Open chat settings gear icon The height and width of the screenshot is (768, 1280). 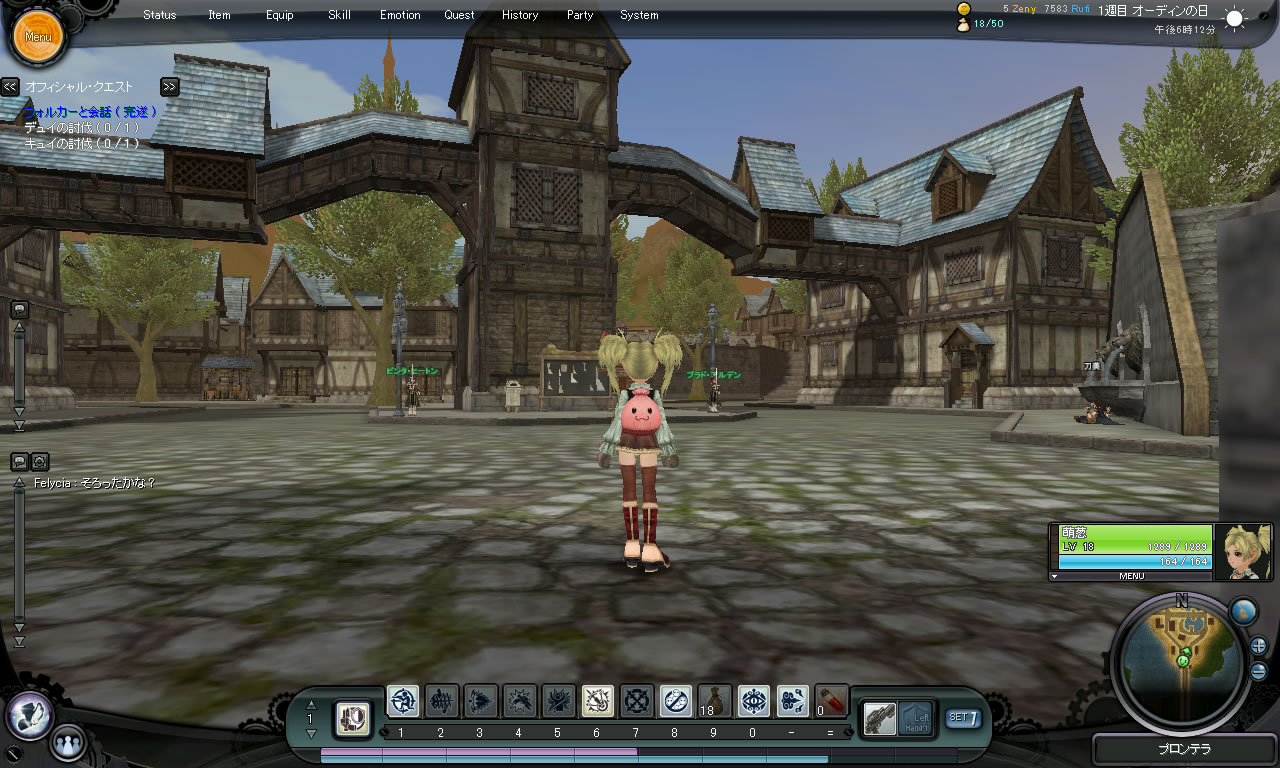coord(40,462)
